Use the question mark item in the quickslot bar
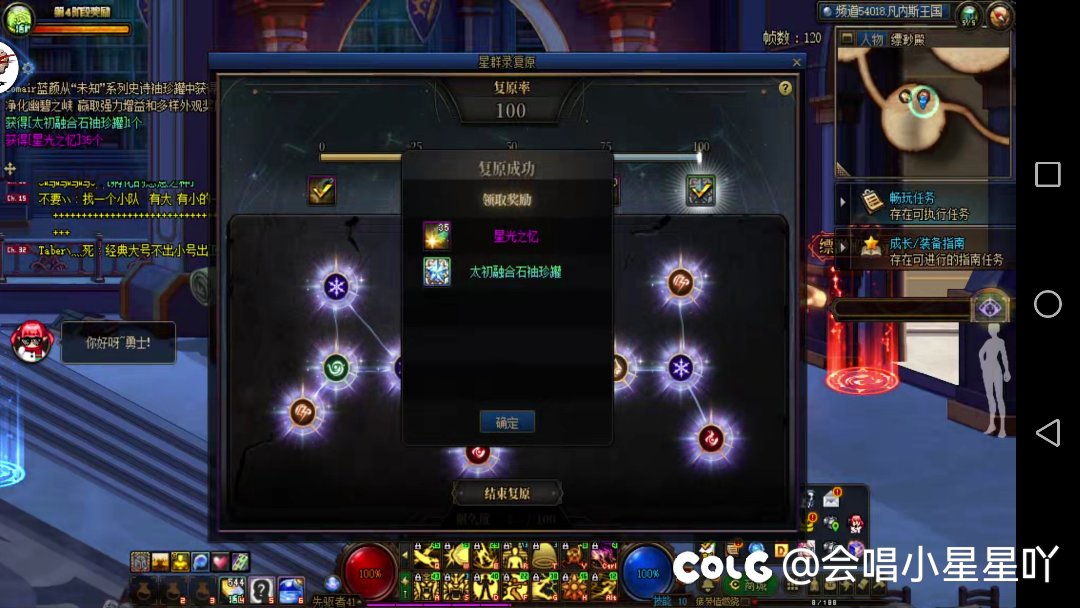 [x=262, y=589]
